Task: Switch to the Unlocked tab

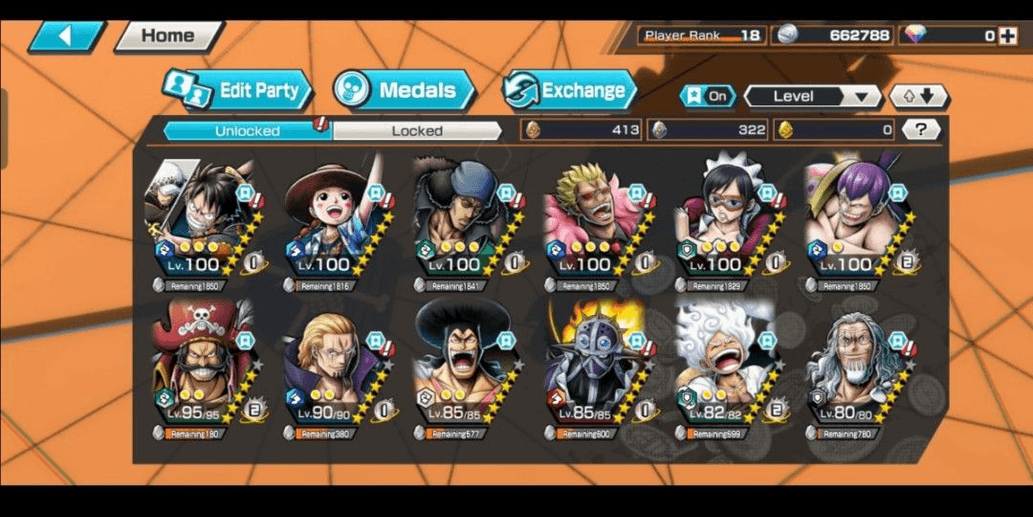Action: coord(247,131)
